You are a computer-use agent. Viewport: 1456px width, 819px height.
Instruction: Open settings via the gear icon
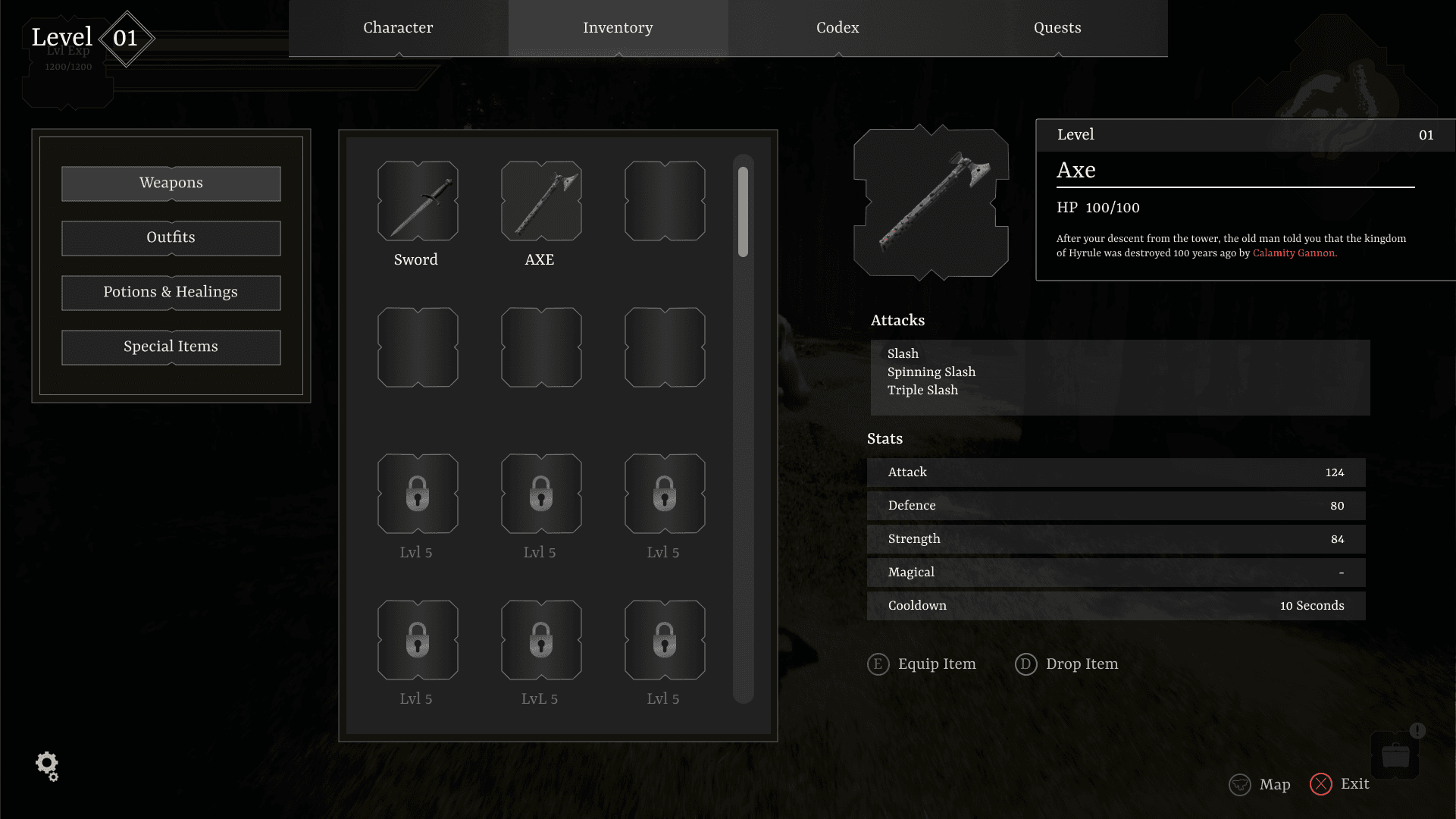pos(47,766)
